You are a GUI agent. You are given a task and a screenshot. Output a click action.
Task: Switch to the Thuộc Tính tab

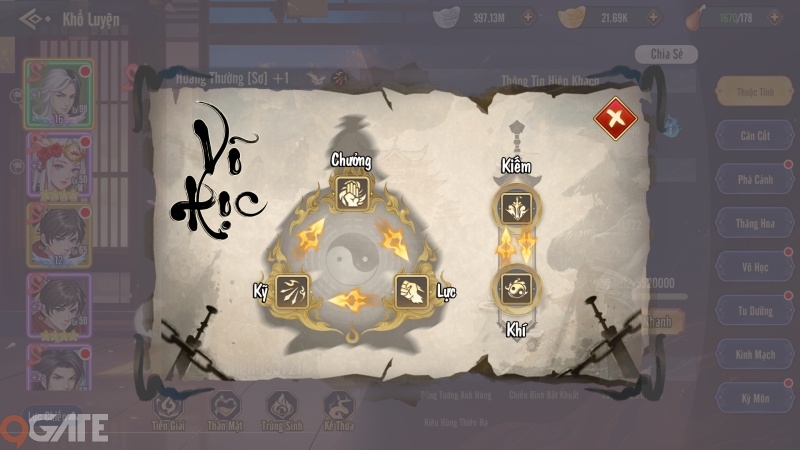[x=755, y=91]
